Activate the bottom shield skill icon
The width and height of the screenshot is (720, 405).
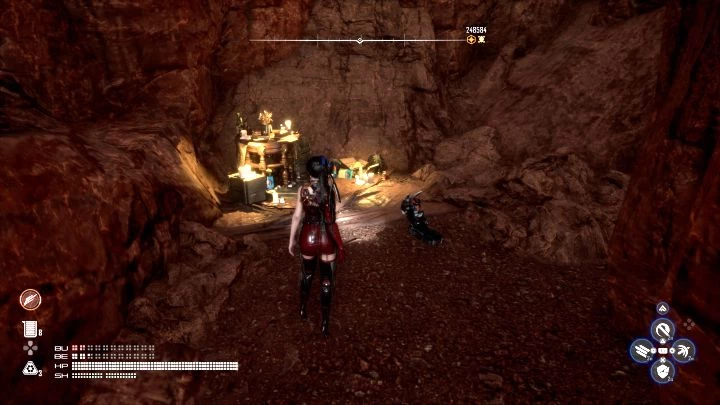pos(662,371)
